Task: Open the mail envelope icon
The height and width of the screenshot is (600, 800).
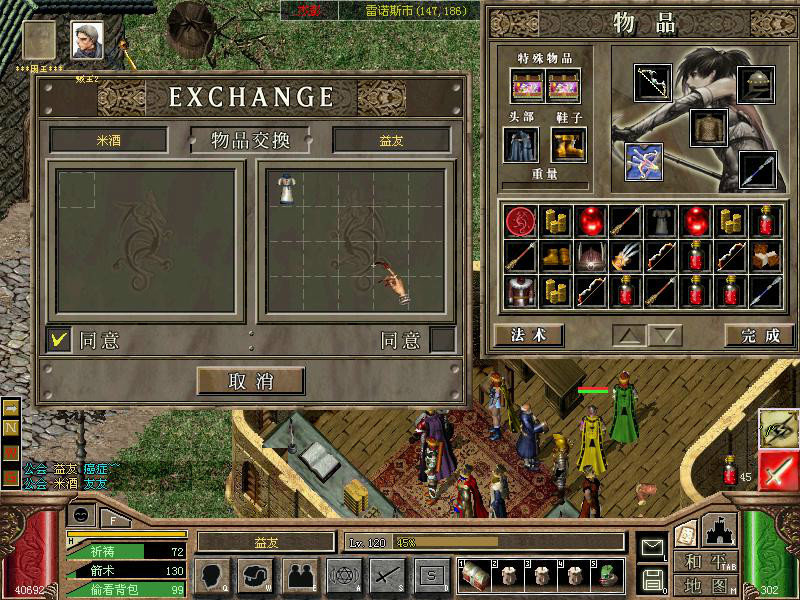Action: click(x=652, y=547)
